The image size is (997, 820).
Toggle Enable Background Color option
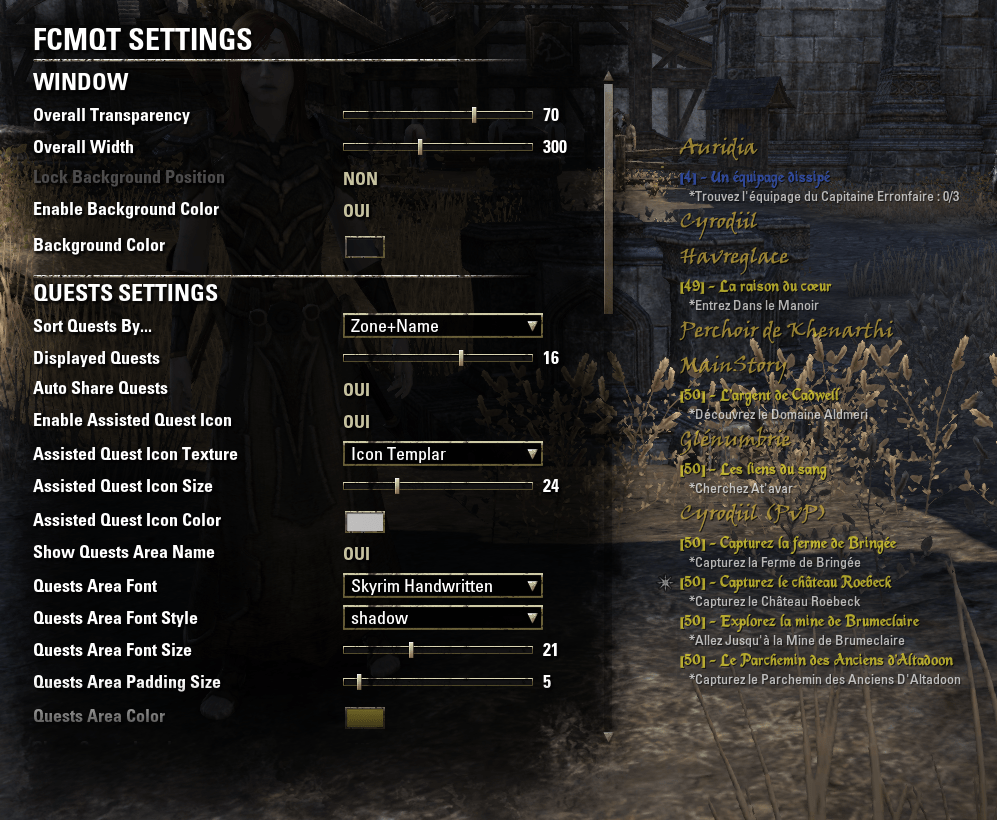tap(357, 210)
